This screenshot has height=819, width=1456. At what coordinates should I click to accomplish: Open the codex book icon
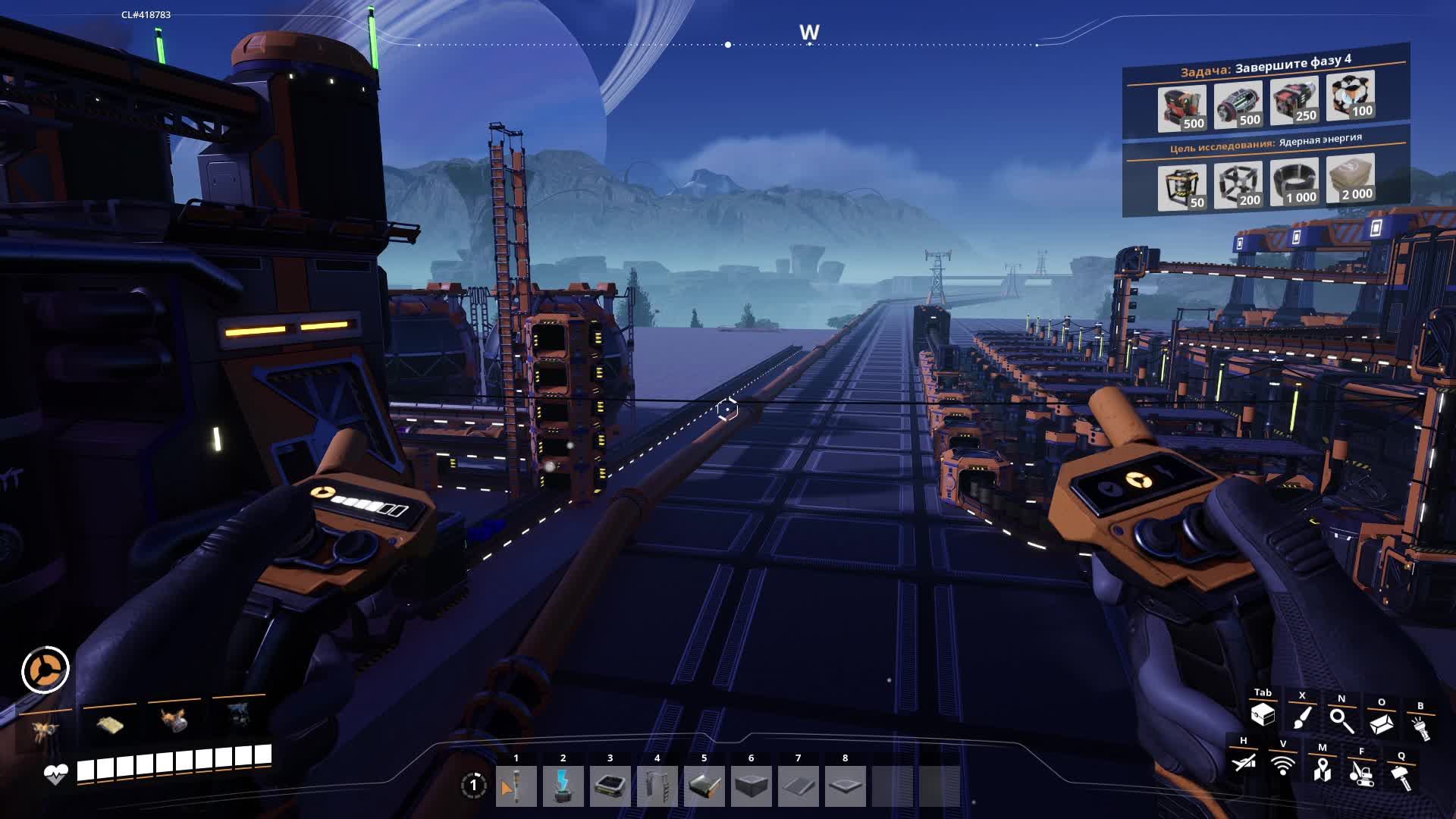[x=1381, y=723]
